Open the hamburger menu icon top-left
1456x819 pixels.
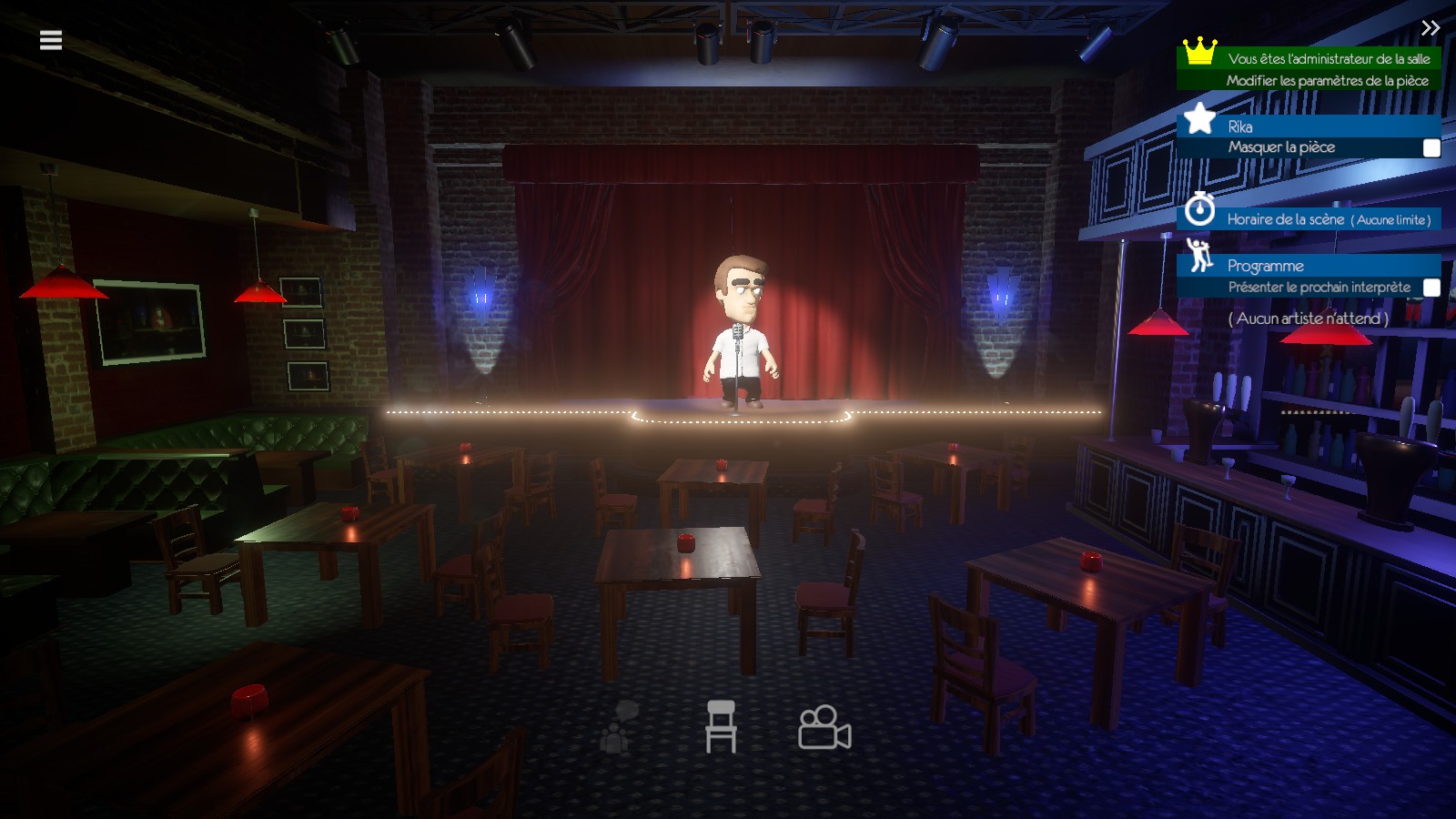(x=50, y=38)
